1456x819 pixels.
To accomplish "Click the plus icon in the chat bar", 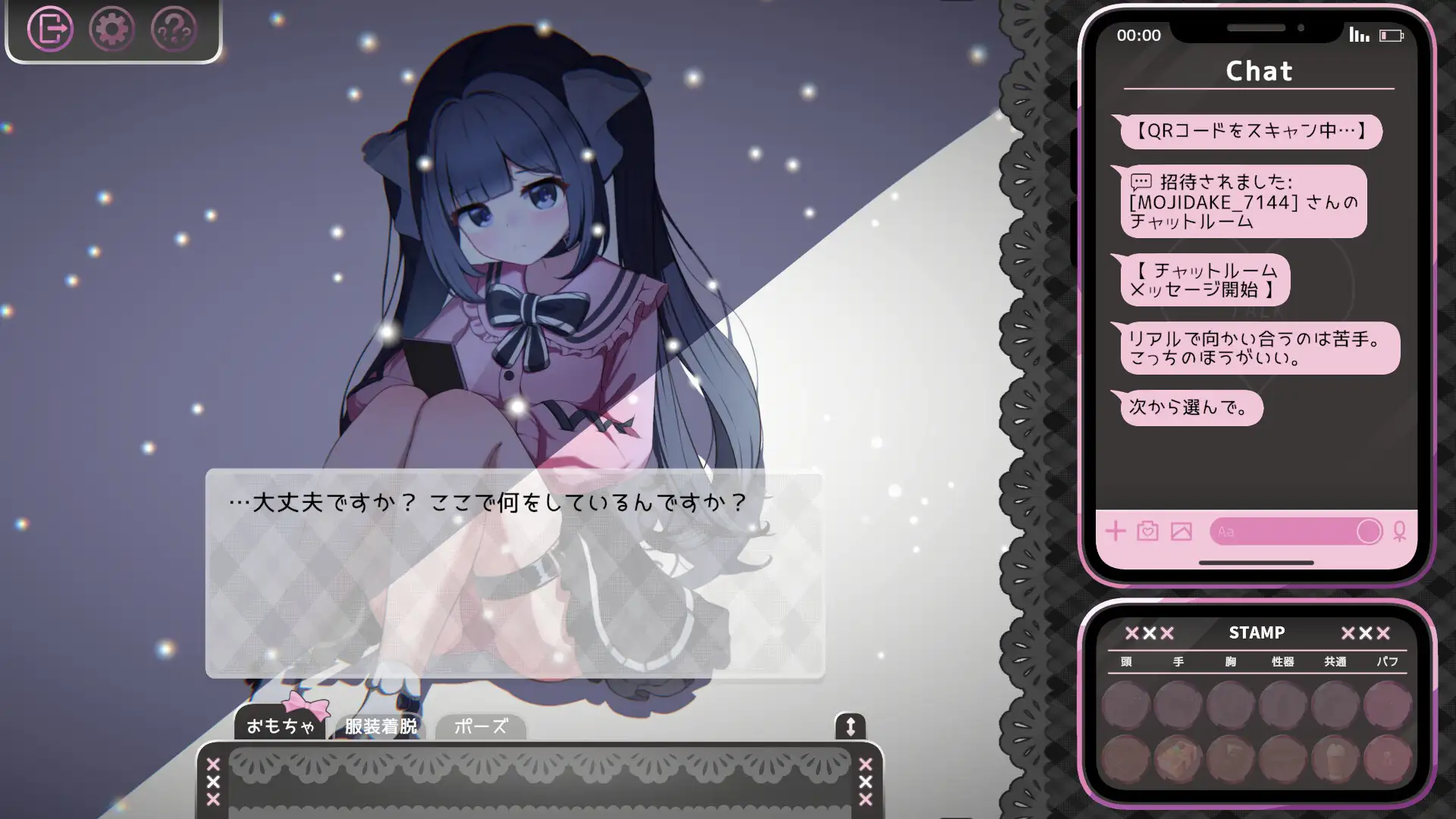I will click(x=1116, y=532).
